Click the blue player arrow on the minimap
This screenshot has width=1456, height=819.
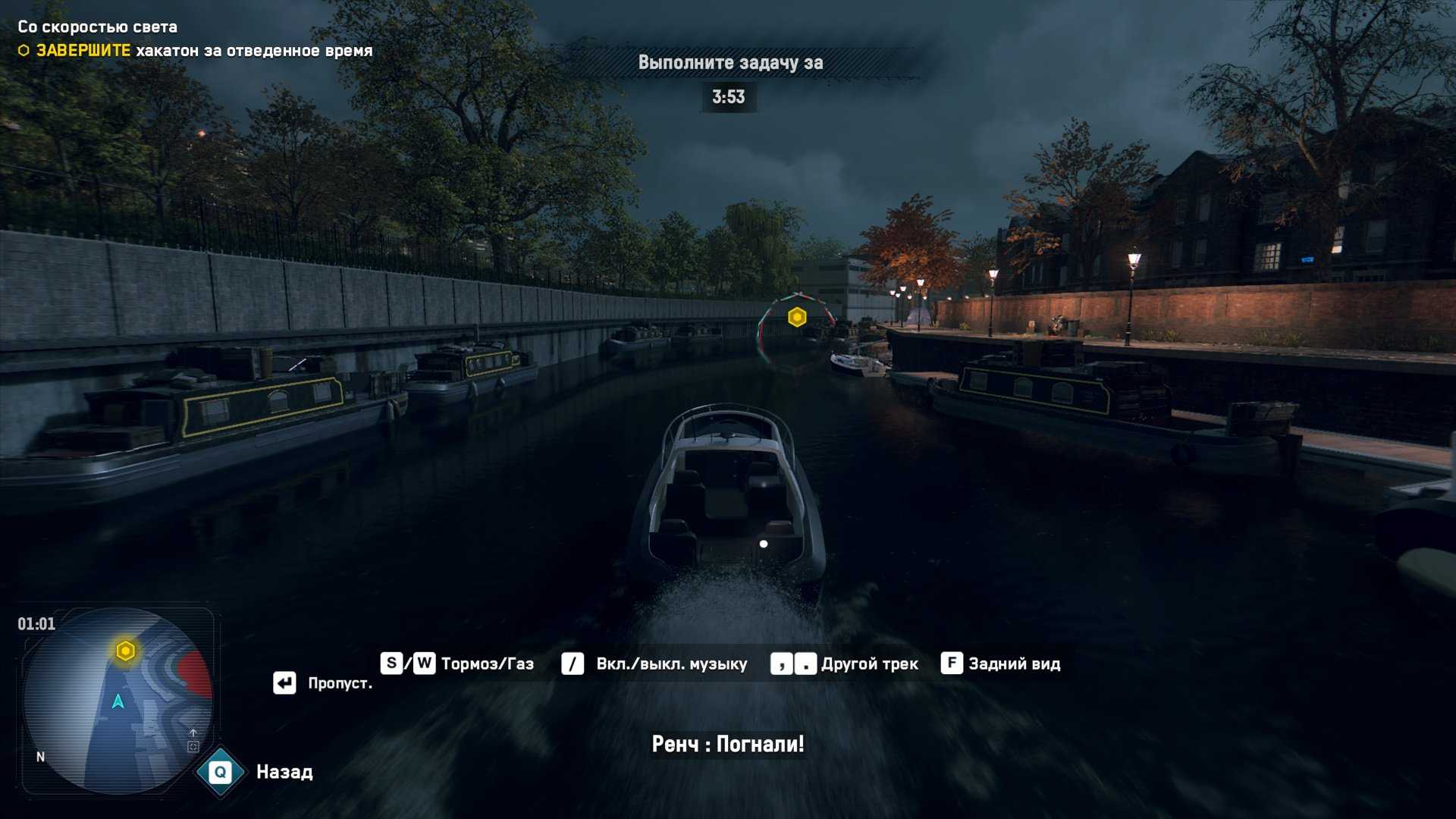[118, 701]
